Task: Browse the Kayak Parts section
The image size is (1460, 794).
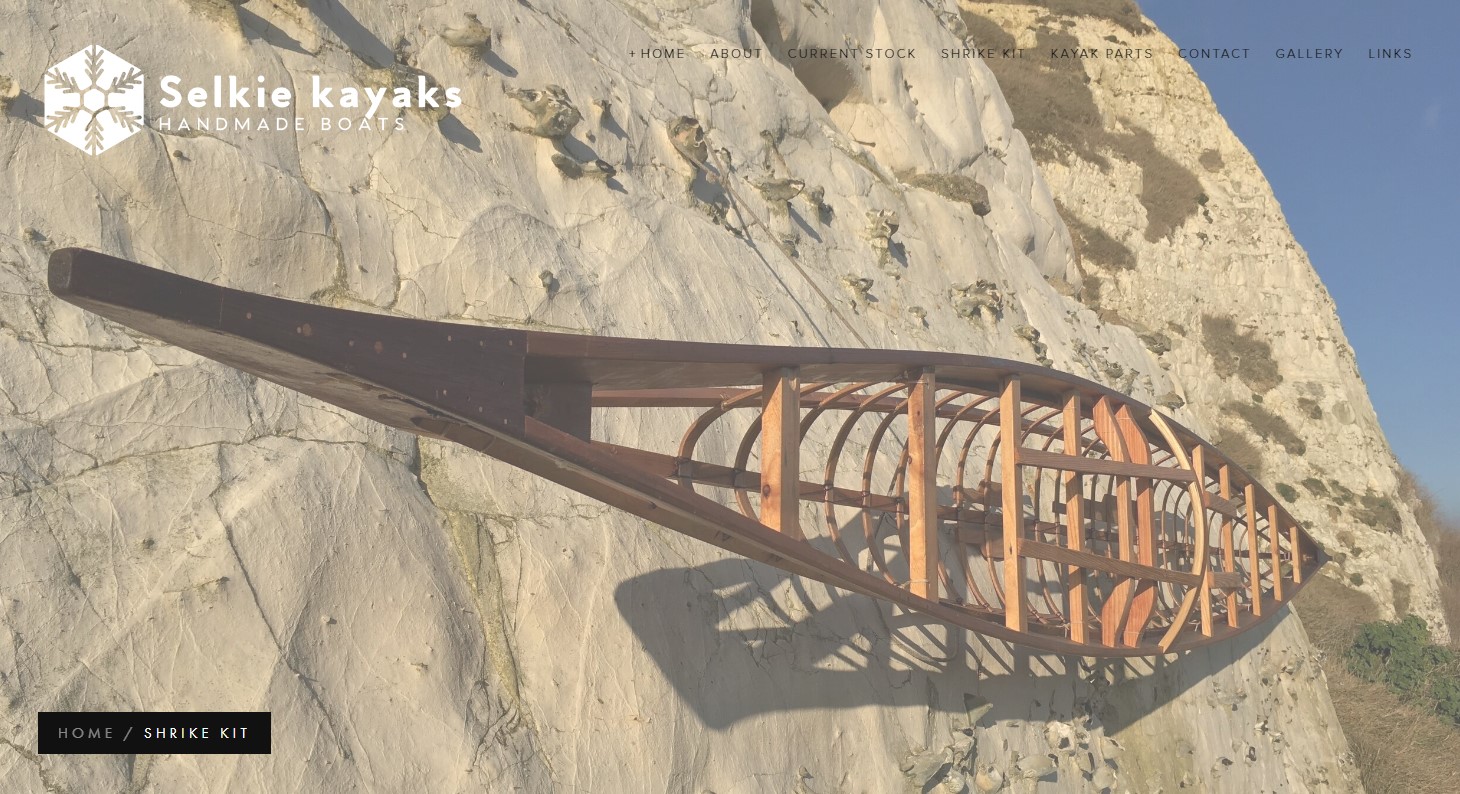Action: pyautogui.click(x=1101, y=54)
